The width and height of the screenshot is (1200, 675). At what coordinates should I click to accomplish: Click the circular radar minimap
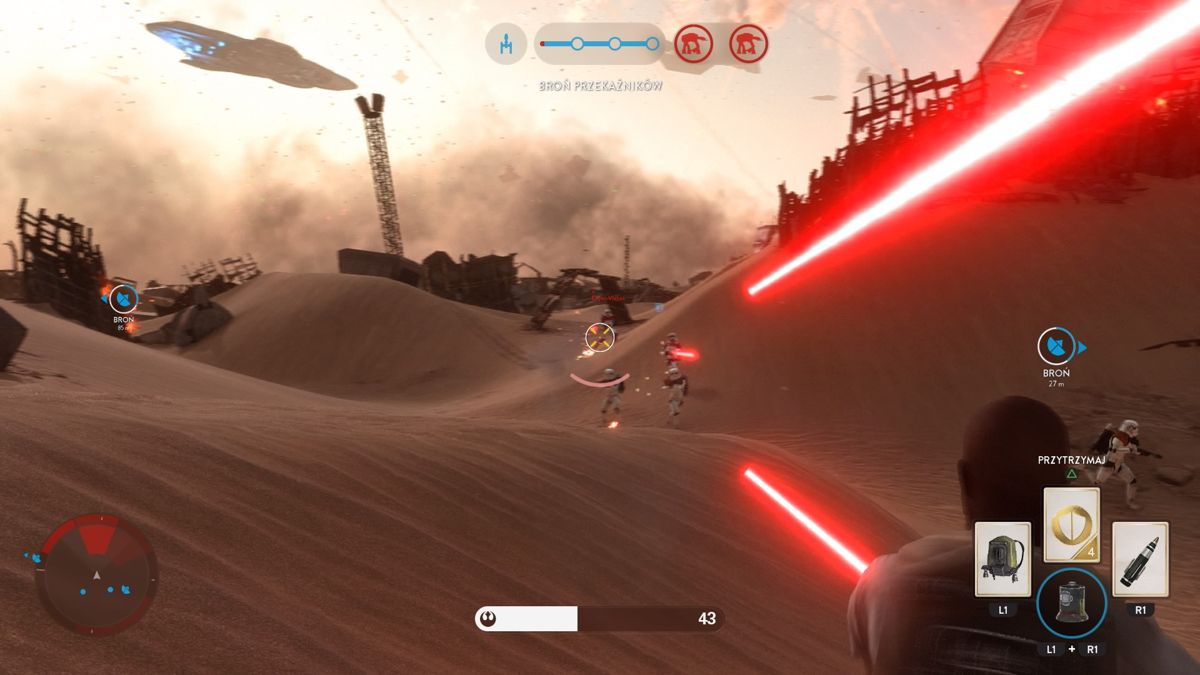tap(97, 574)
